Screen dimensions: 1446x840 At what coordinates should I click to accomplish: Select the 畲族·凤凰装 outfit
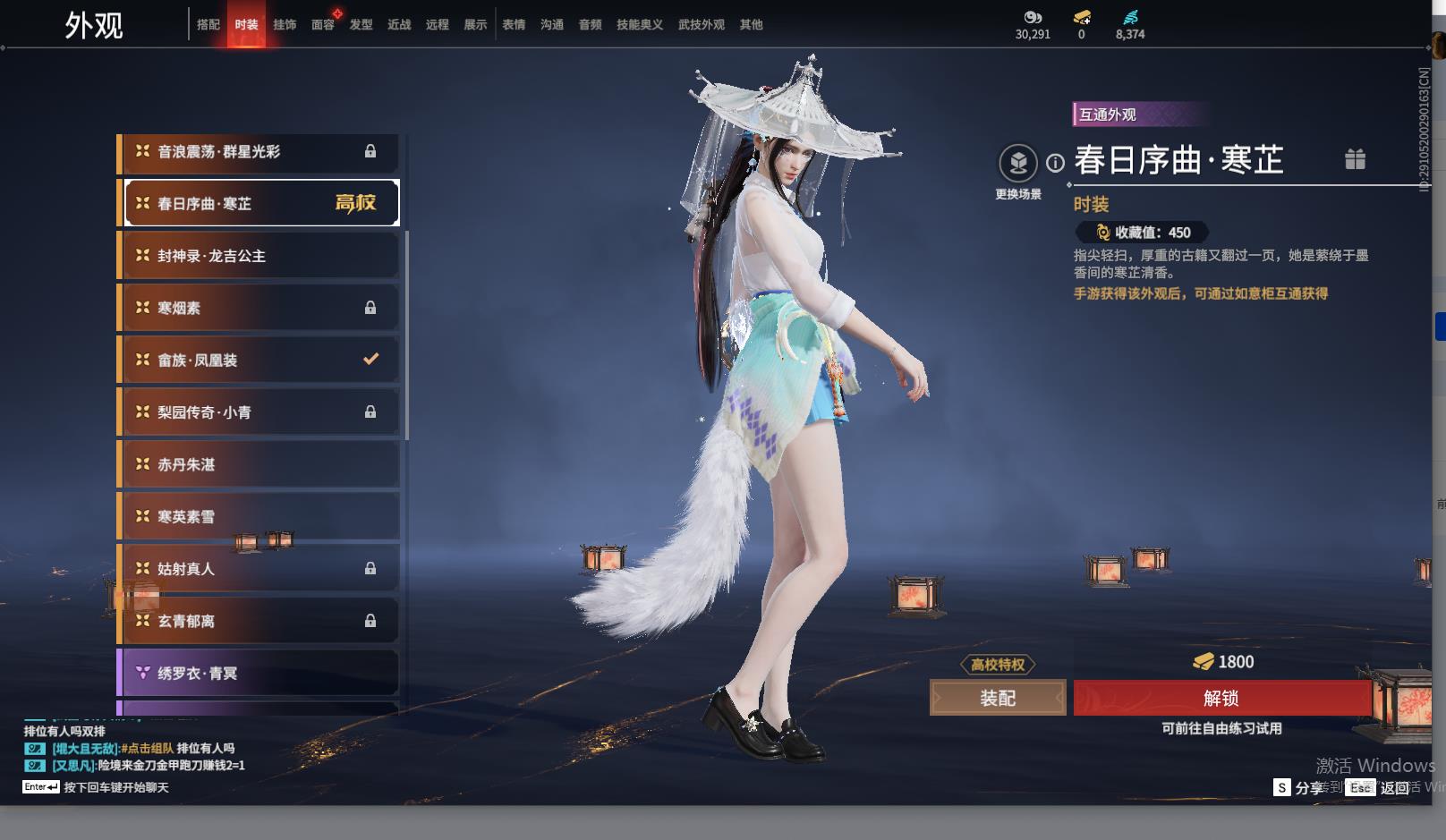258,360
